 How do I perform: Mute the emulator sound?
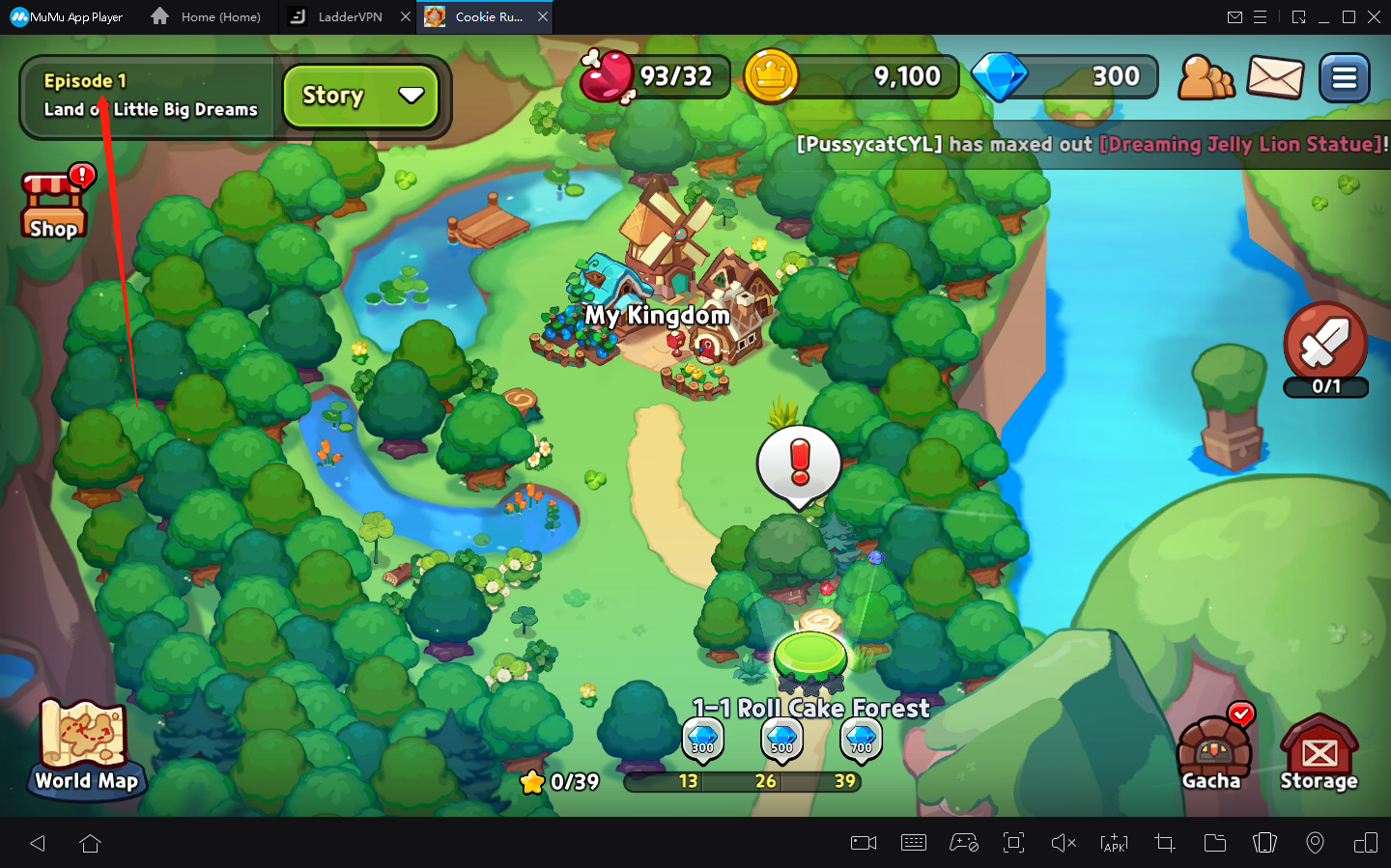click(x=1064, y=843)
